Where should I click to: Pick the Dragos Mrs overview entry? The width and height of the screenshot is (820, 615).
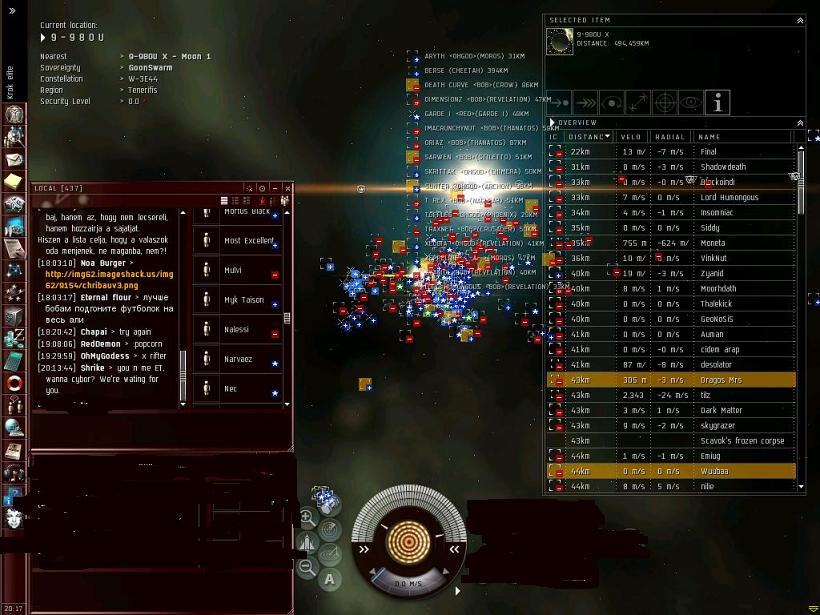721,380
